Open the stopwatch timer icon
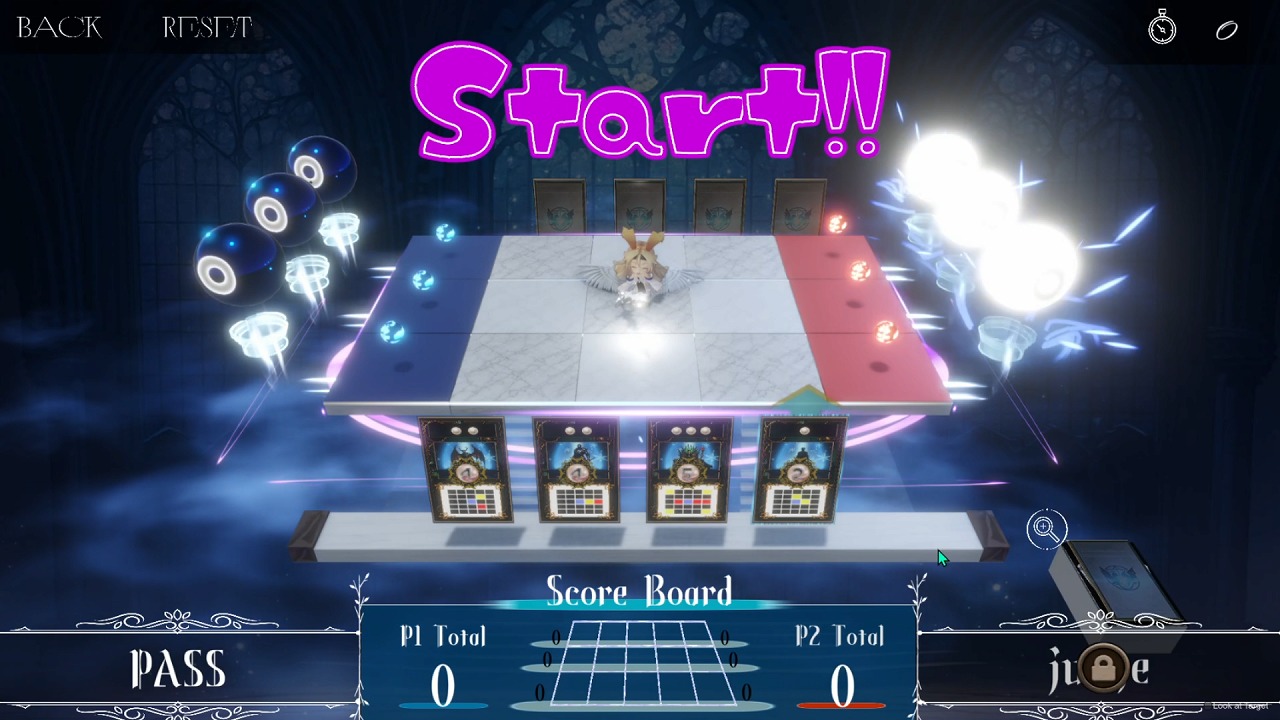 (1162, 28)
